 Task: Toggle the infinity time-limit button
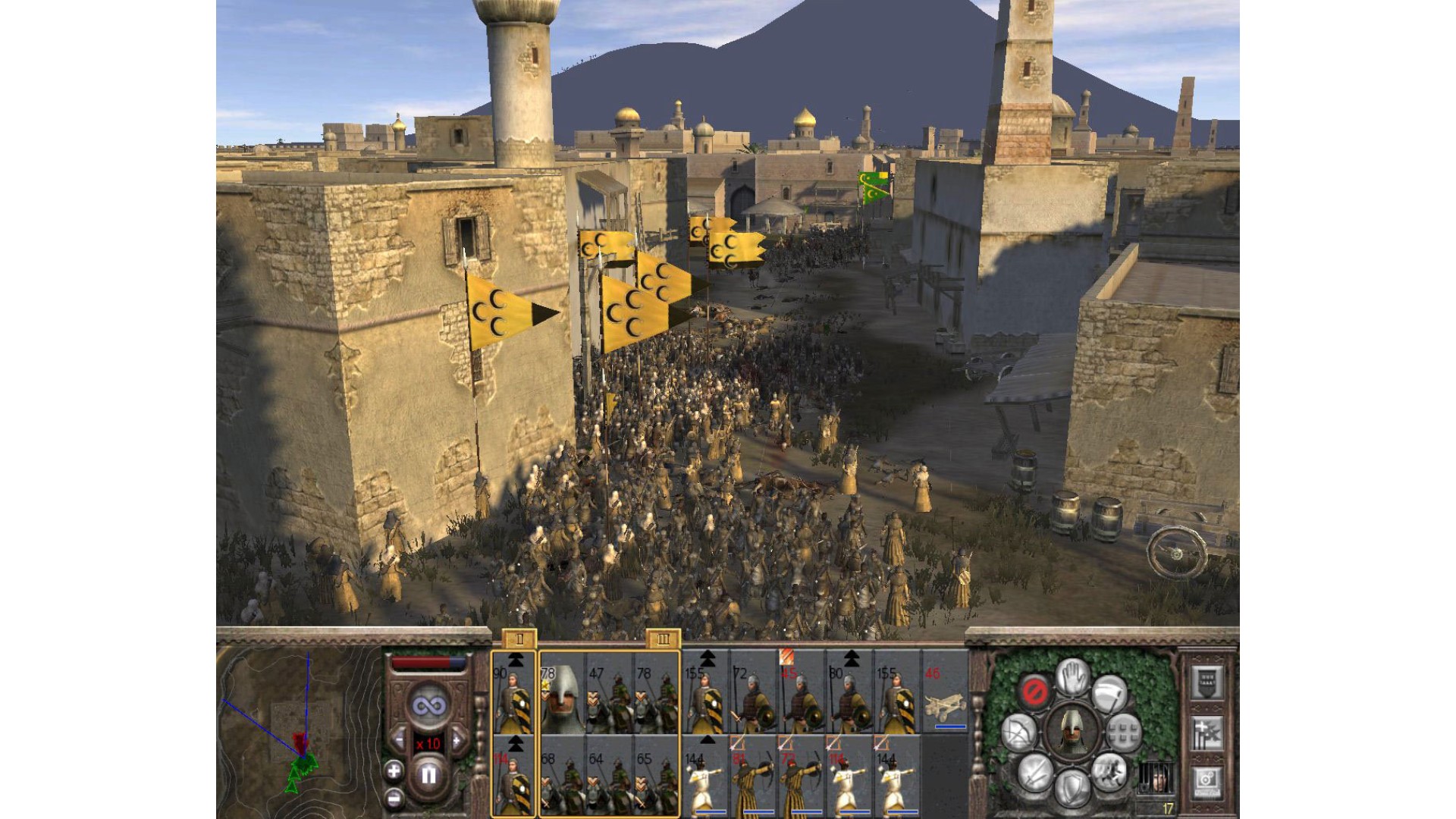click(428, 706)
